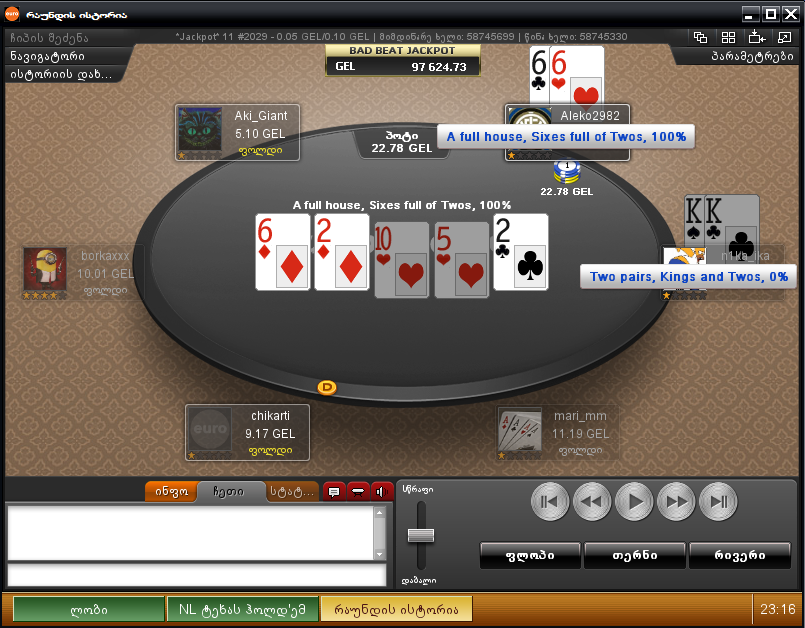Screen dimensions: 805x628
Task: Close the hand history window
Action: point(792,15)
